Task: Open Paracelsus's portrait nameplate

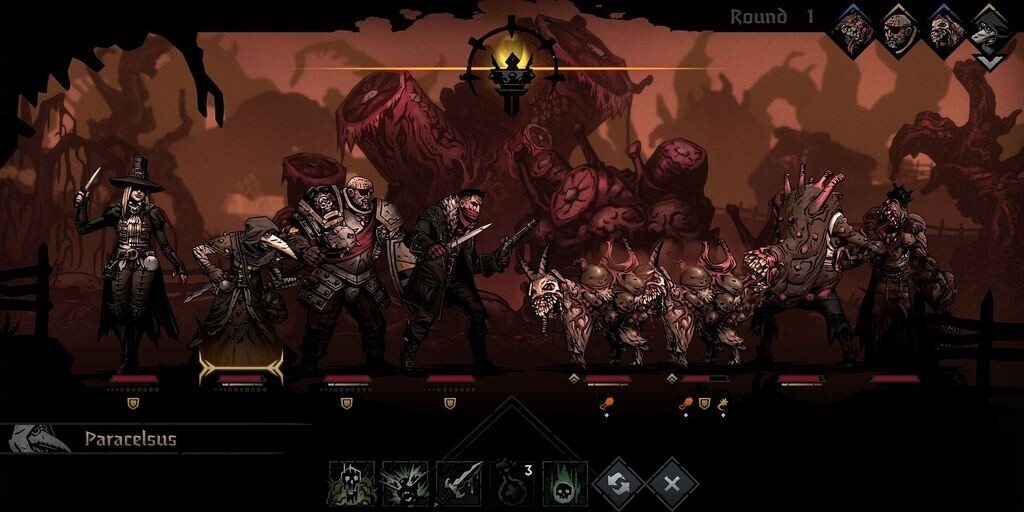Action: pyautogui.click(x=40, y=439)
